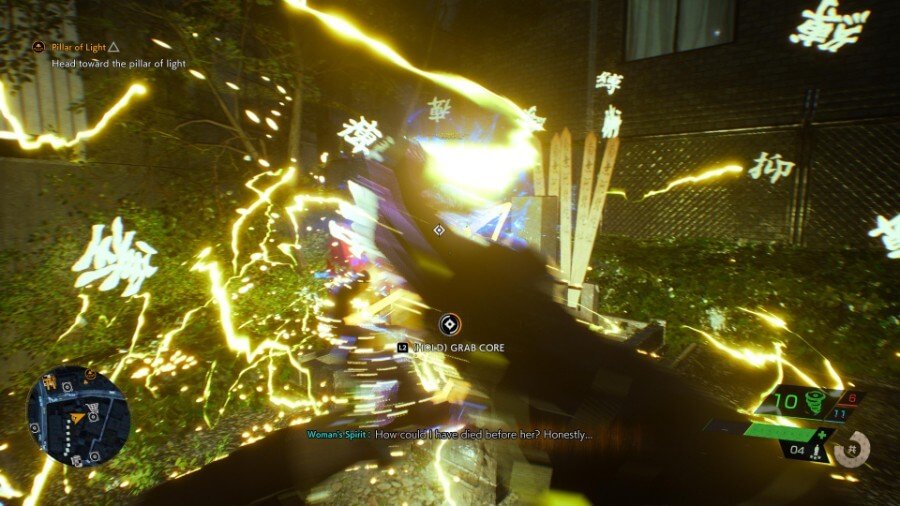
Task: Click the orange player arrow on minimap
Action: click(77, 417)
